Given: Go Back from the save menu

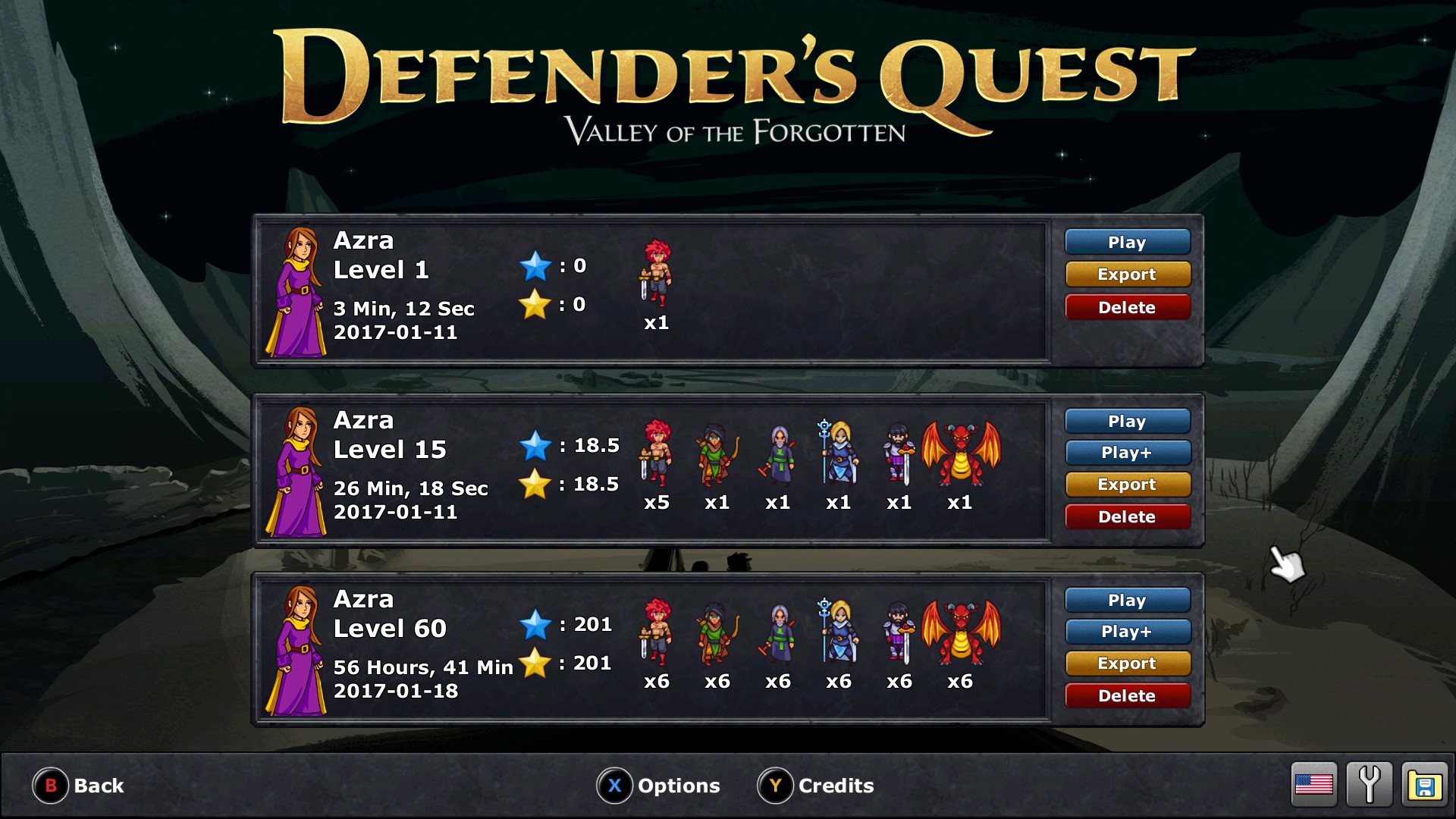Looking at the screenshot, I should [79, 786].
